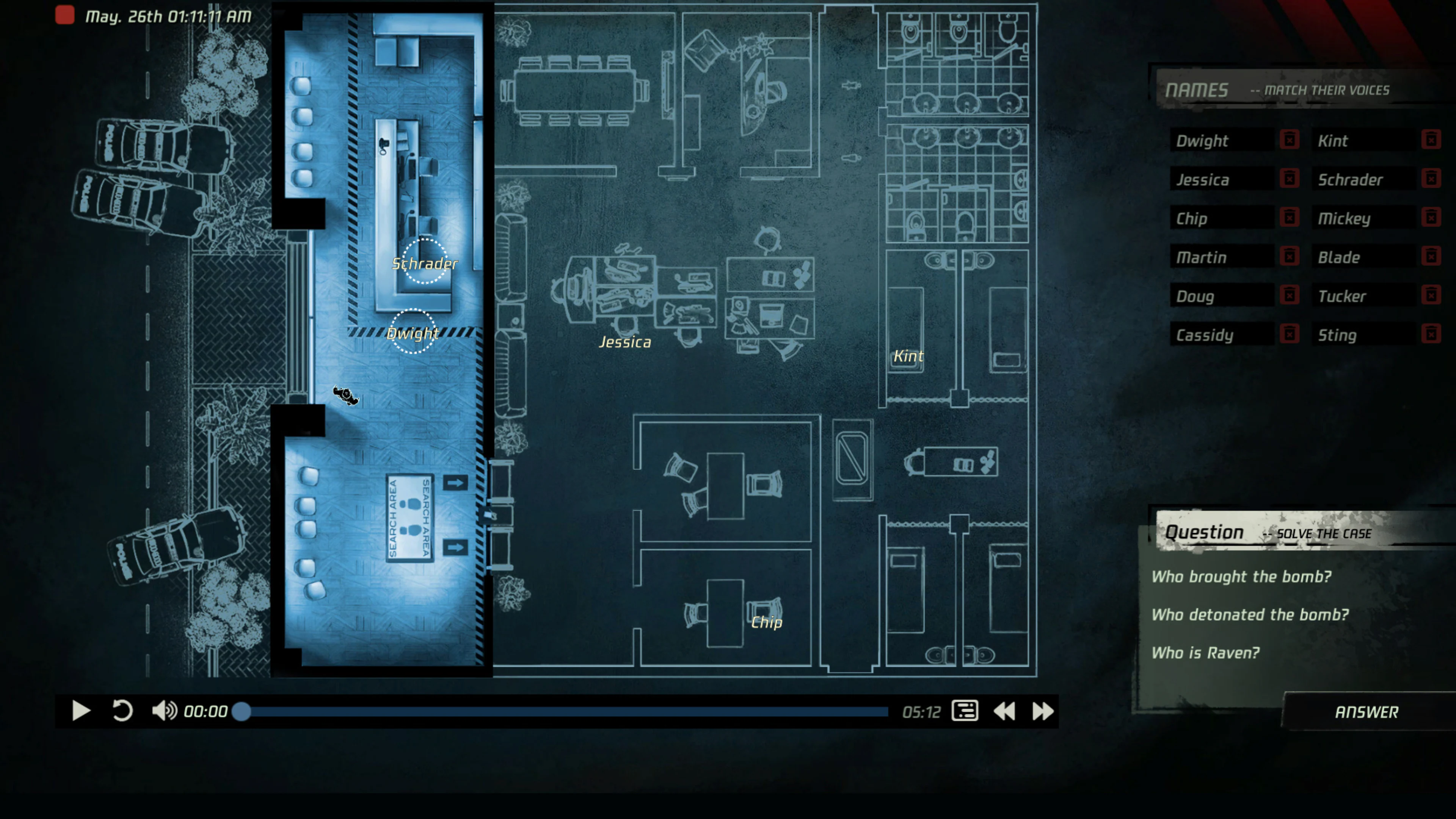Click the NAMES panel header

(1198, 89)
